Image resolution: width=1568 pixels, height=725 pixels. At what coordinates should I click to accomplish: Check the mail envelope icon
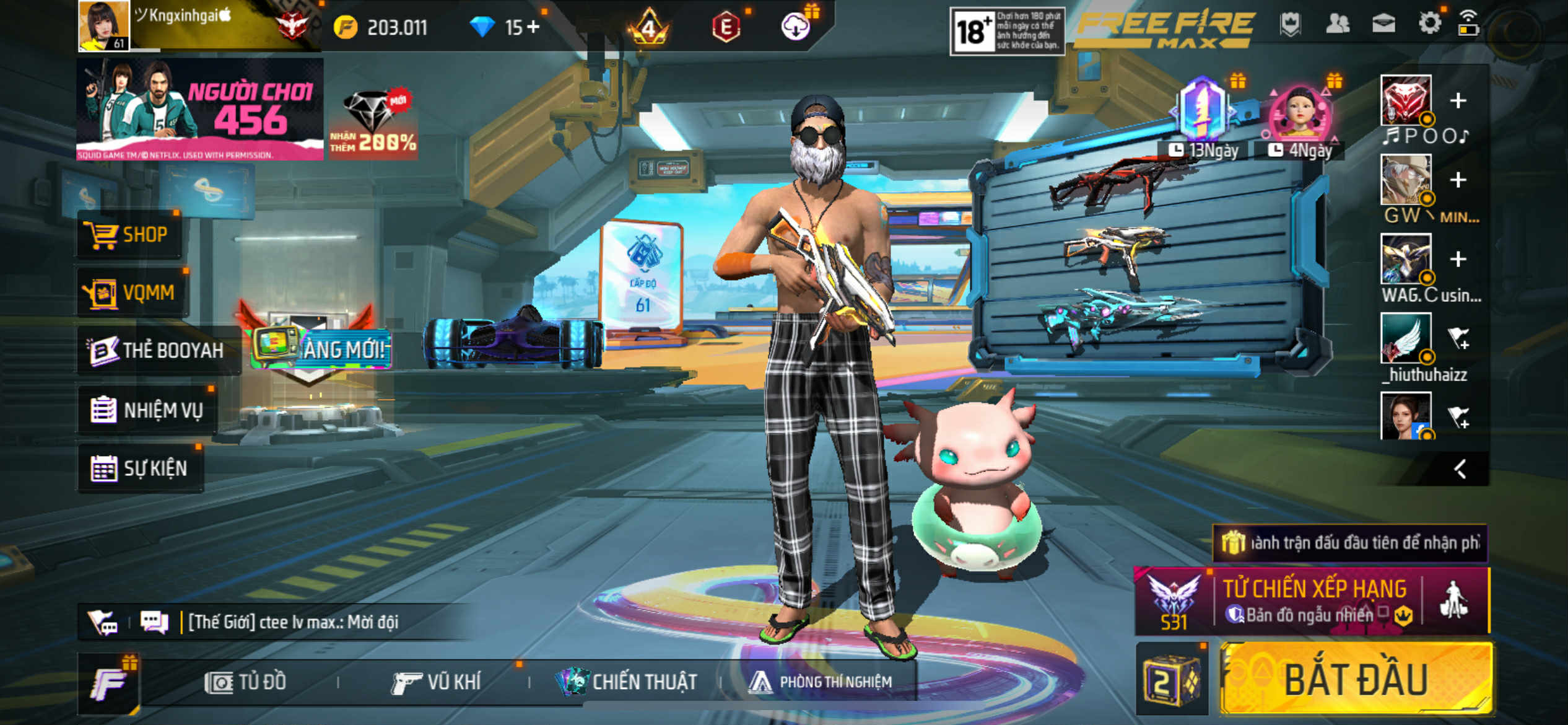coord(1383,24)
